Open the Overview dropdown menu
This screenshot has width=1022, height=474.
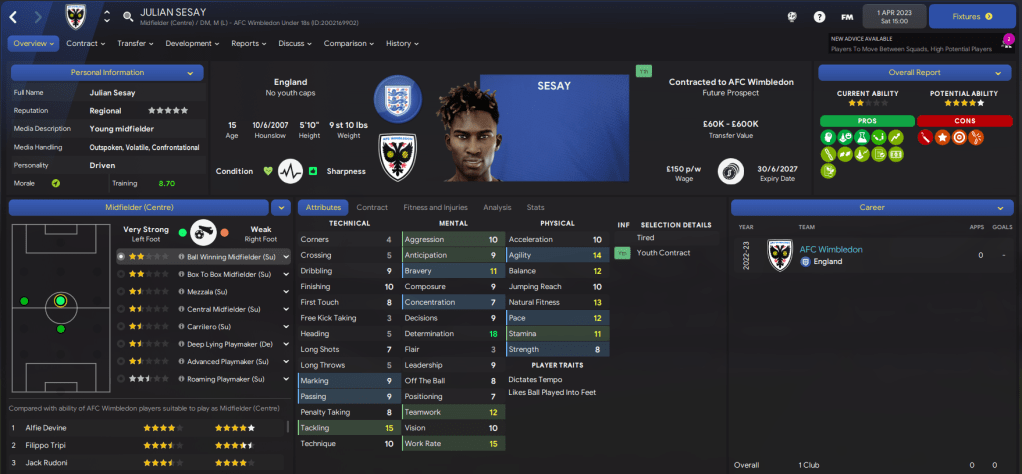point(34,43)
